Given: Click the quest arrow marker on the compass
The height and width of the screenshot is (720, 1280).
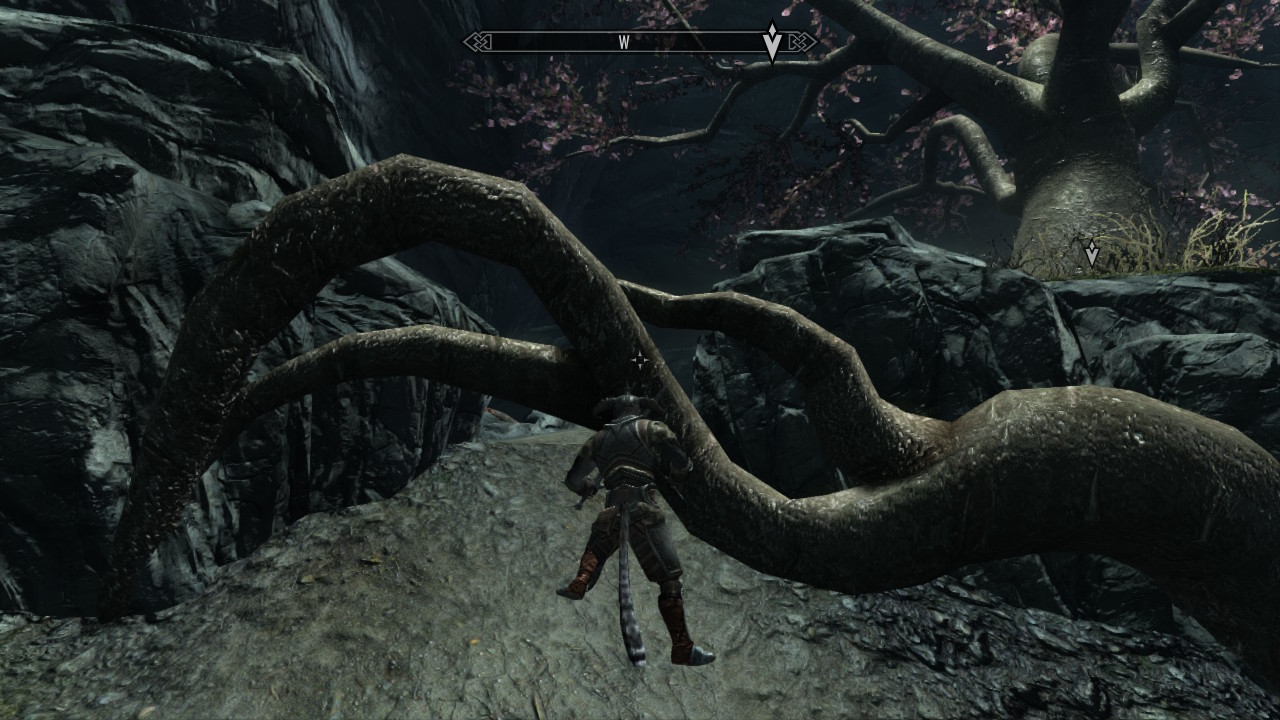Looking at the screenshot, I should tap(772, 43).
